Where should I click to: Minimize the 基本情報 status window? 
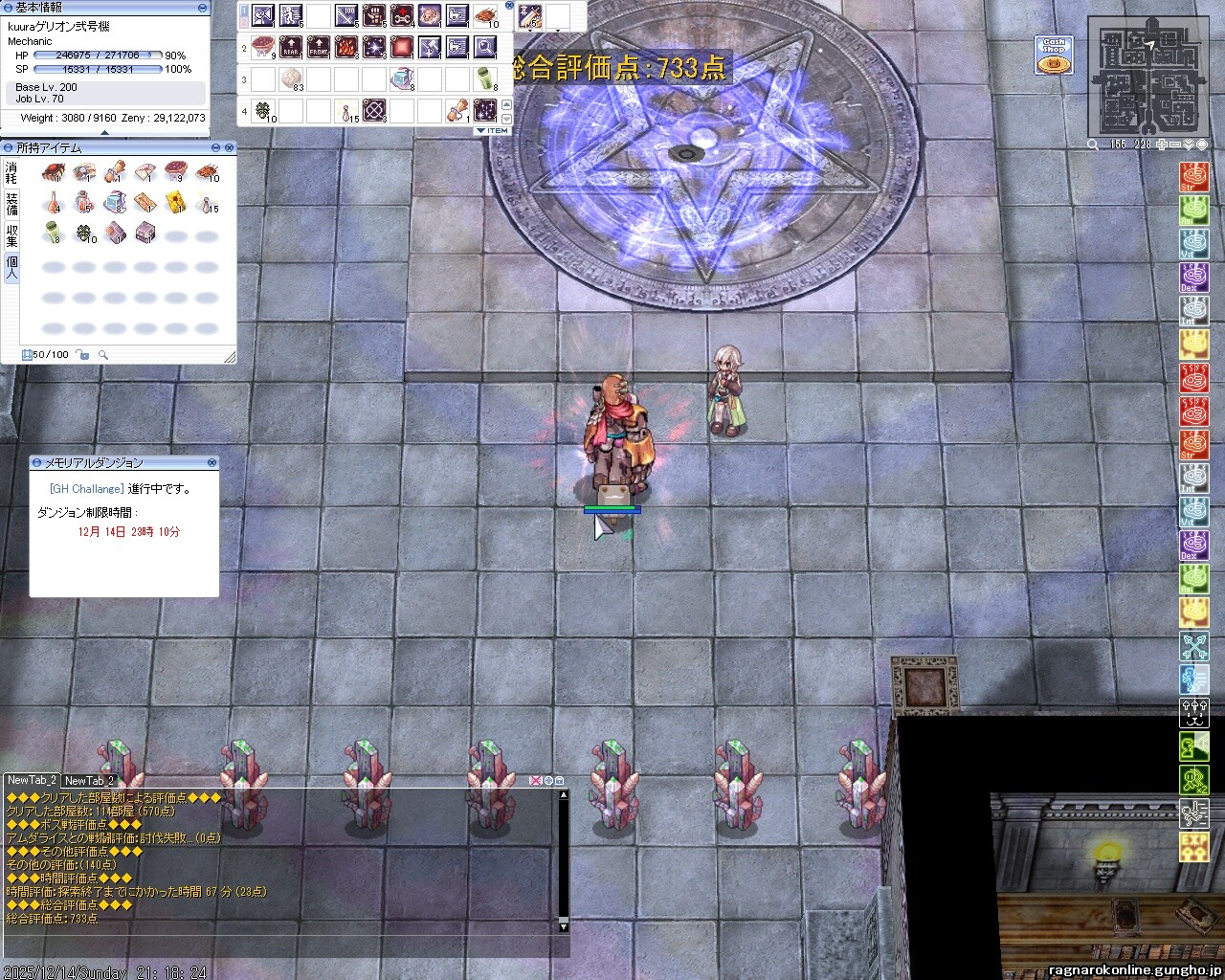pos(203,8)
